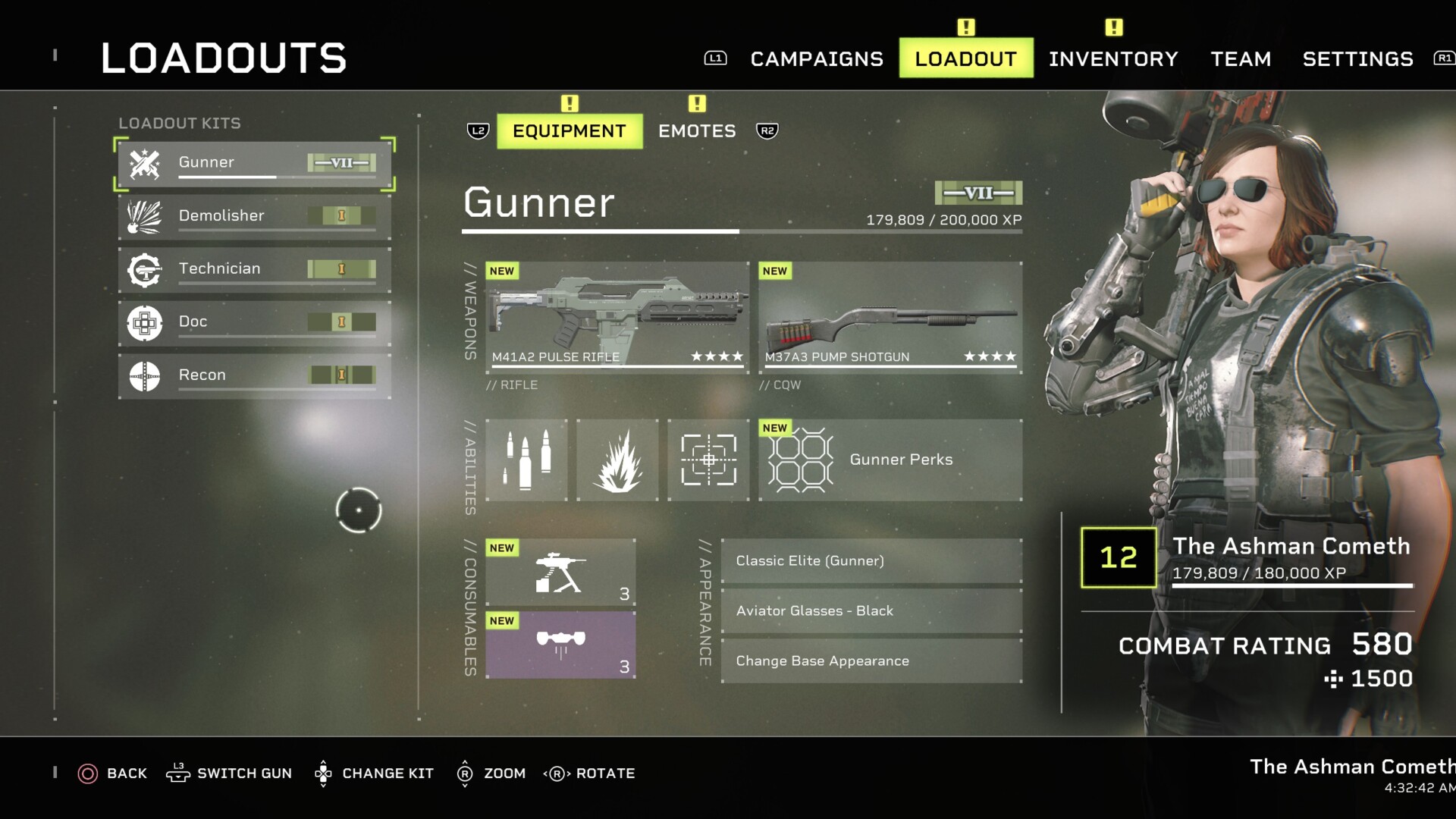Open the M41A2 Pulse Rifle weapon slot
Image resolution: width=1456 pixels, height=819 pixels.
click(617, 317)
